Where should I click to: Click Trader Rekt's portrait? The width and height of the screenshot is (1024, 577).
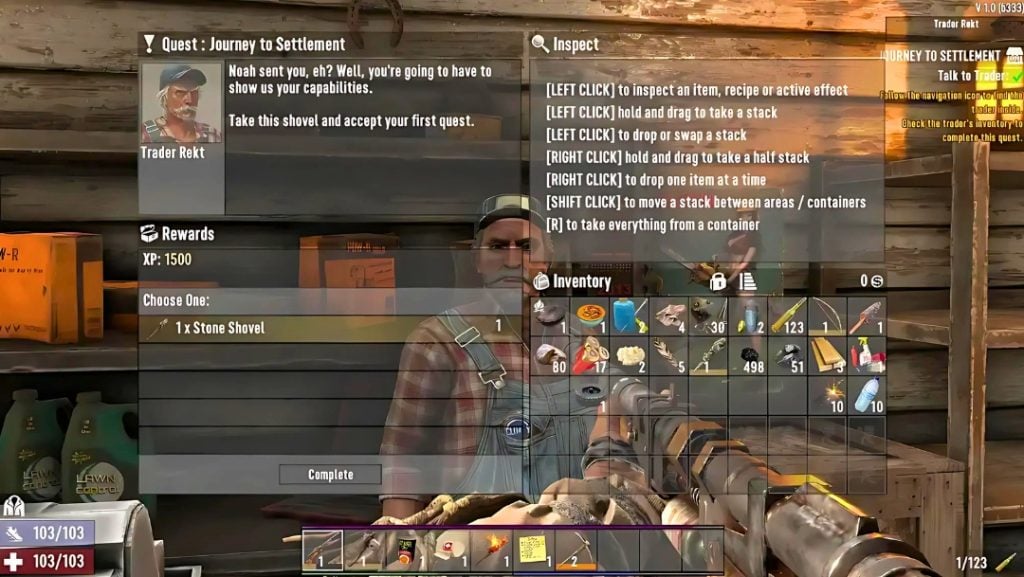tap(181, 104)
